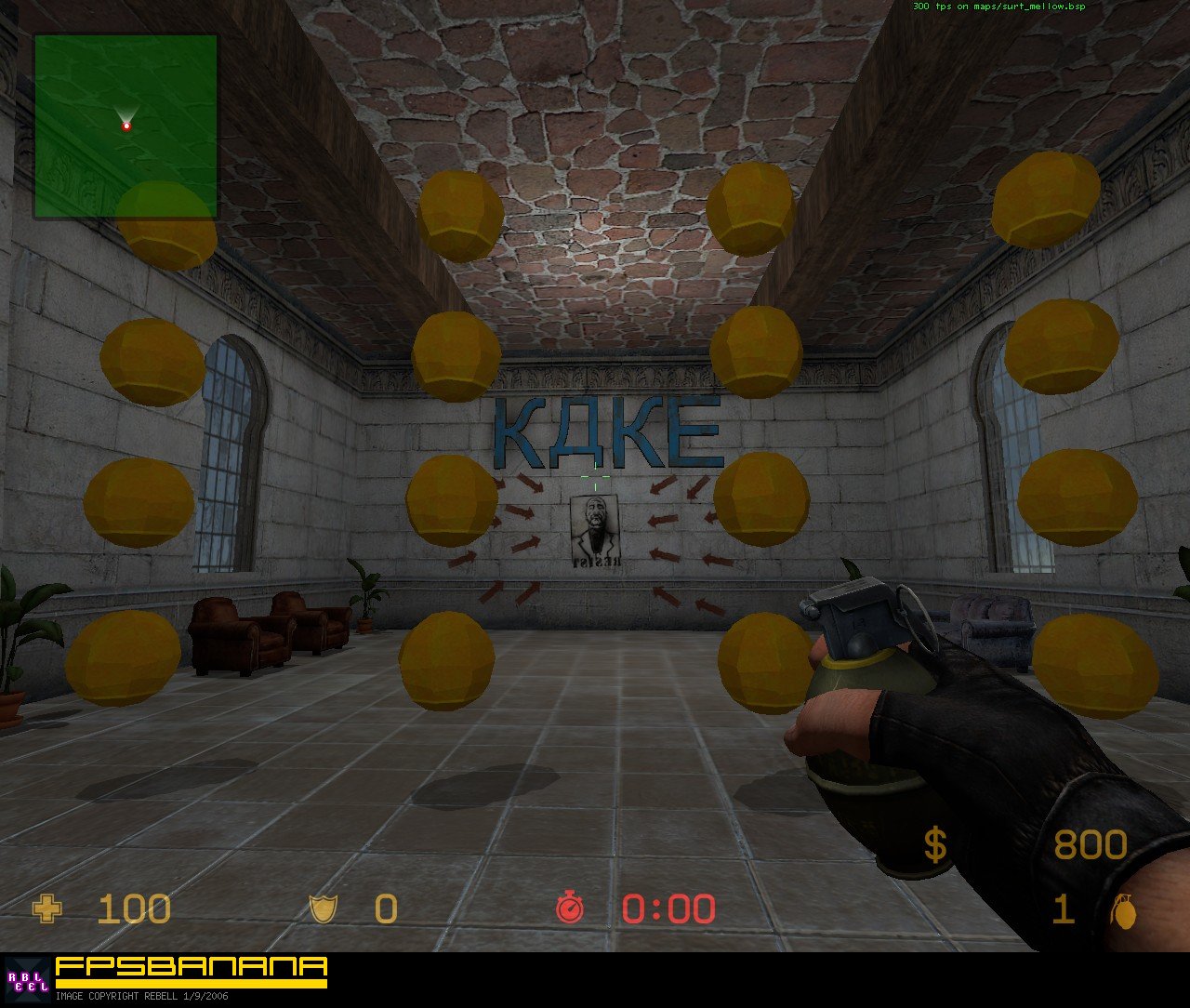Click the bearded man poster on the wall
This screenshot has width=1190, height=1008.
[x=593, y=527]
